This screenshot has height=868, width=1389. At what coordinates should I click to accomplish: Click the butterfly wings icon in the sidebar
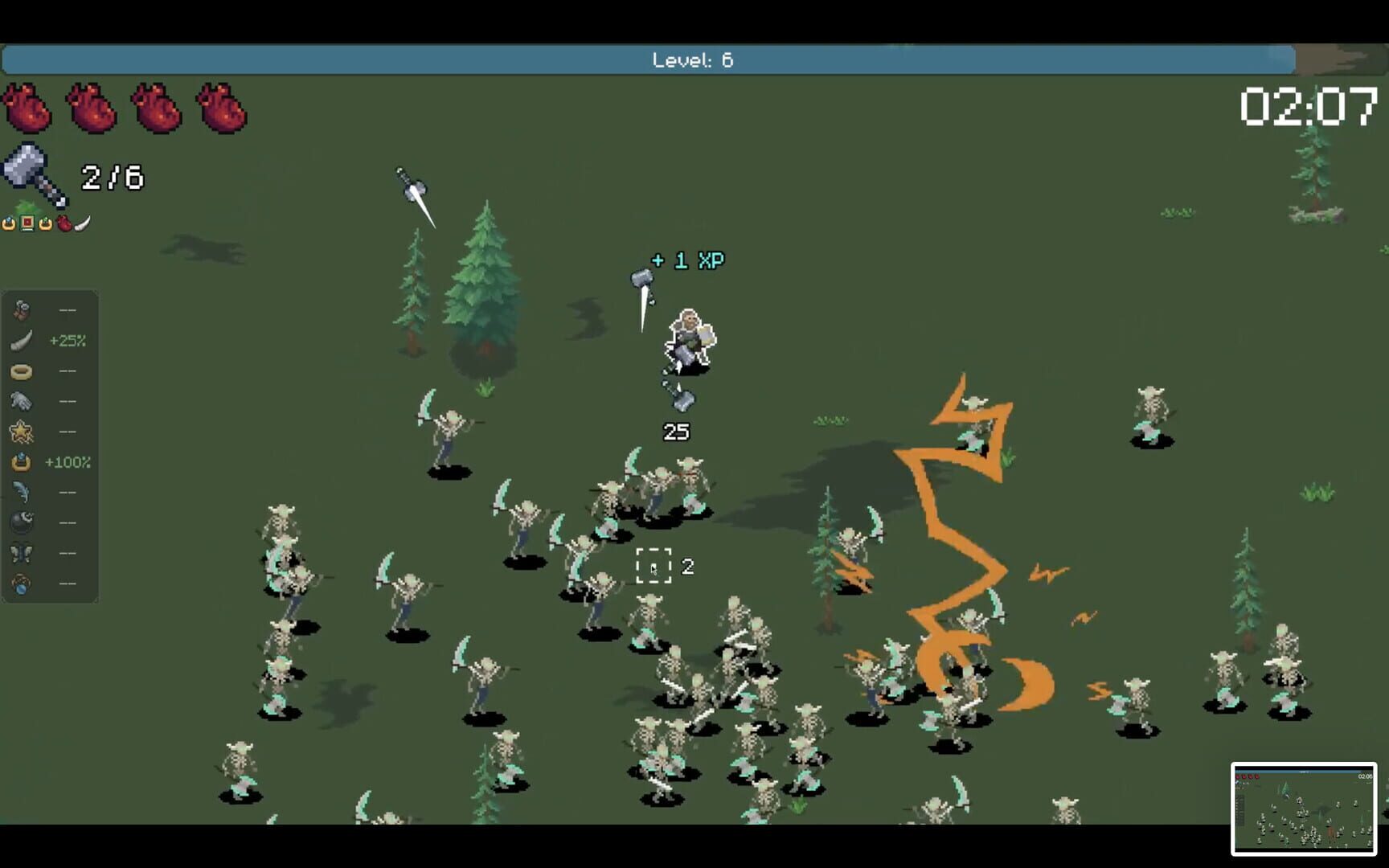(x=22, y=552)
